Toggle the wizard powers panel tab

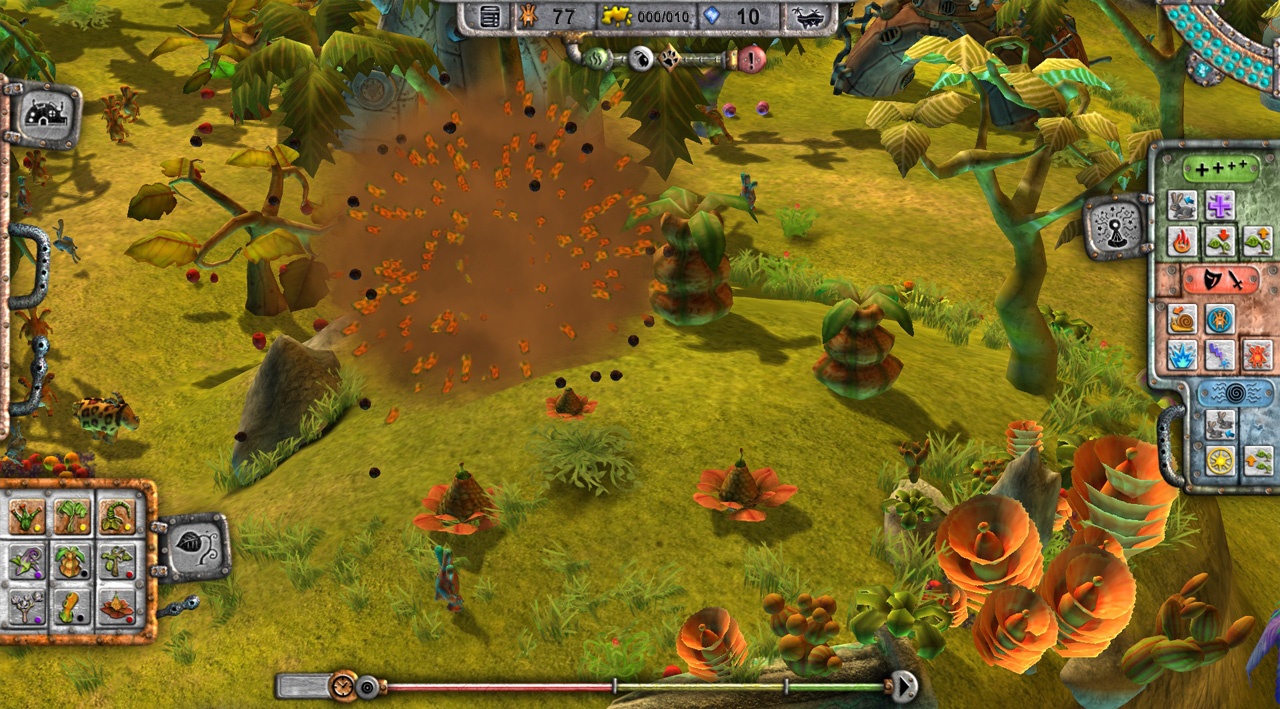click(x=1117, y=227)
